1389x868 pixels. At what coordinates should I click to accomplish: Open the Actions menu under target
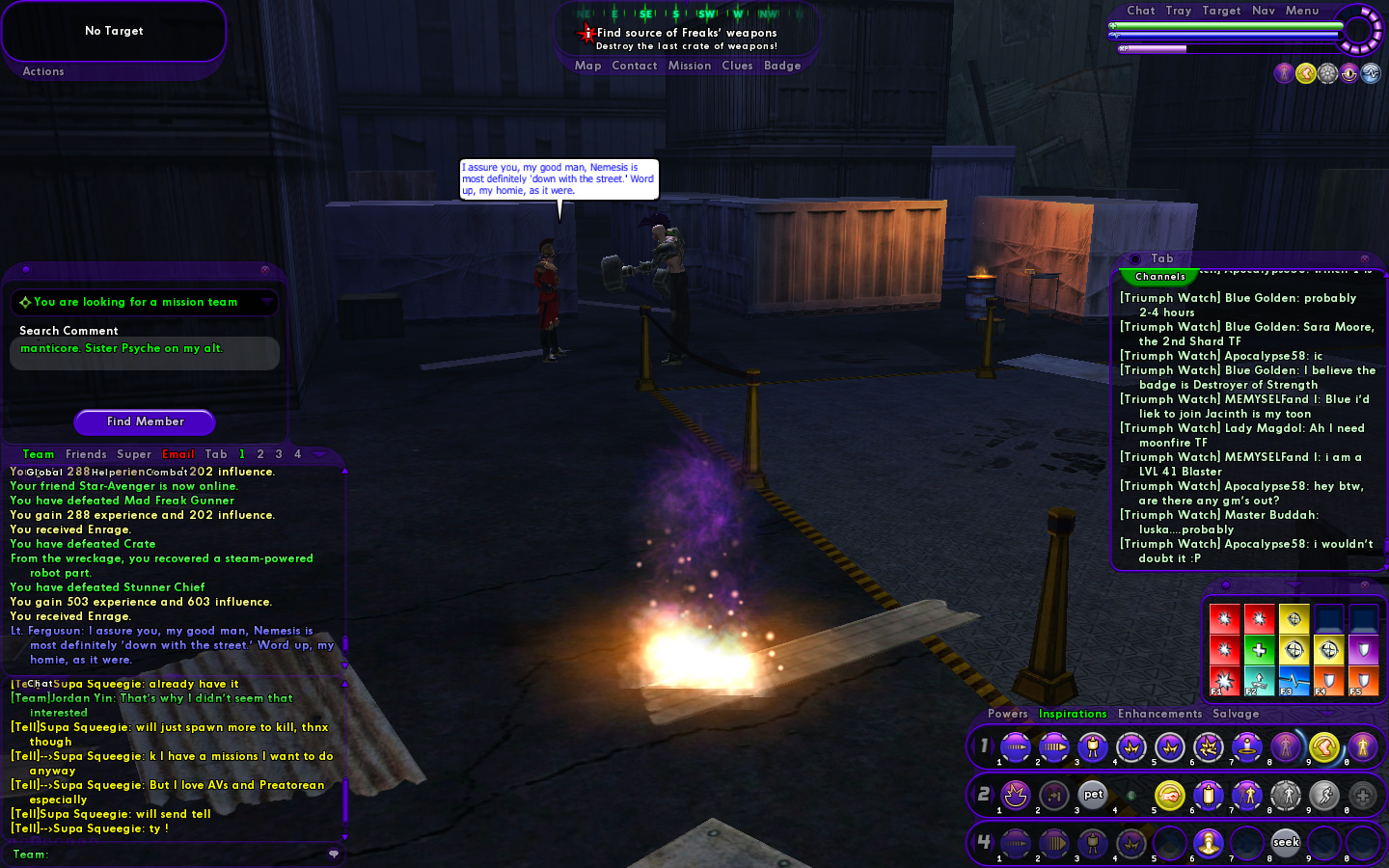pyautogui.click(x=43, y=71)
